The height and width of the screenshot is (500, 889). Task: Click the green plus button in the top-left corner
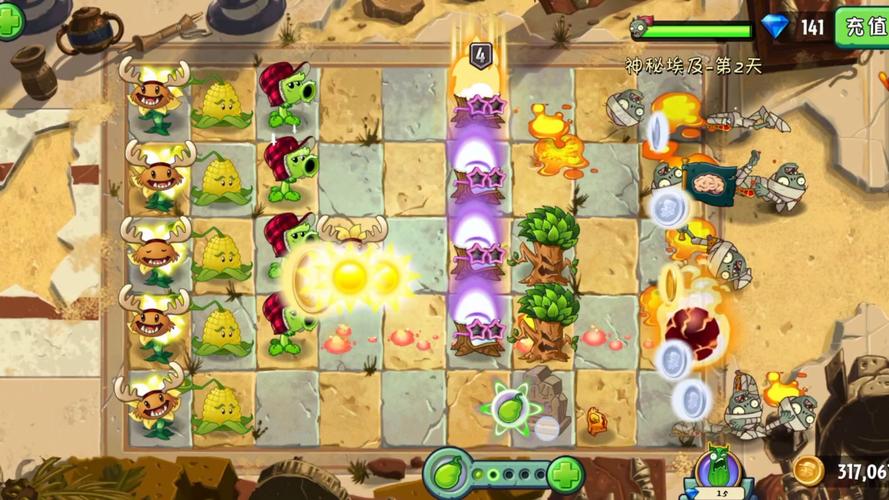click(9, 21)
